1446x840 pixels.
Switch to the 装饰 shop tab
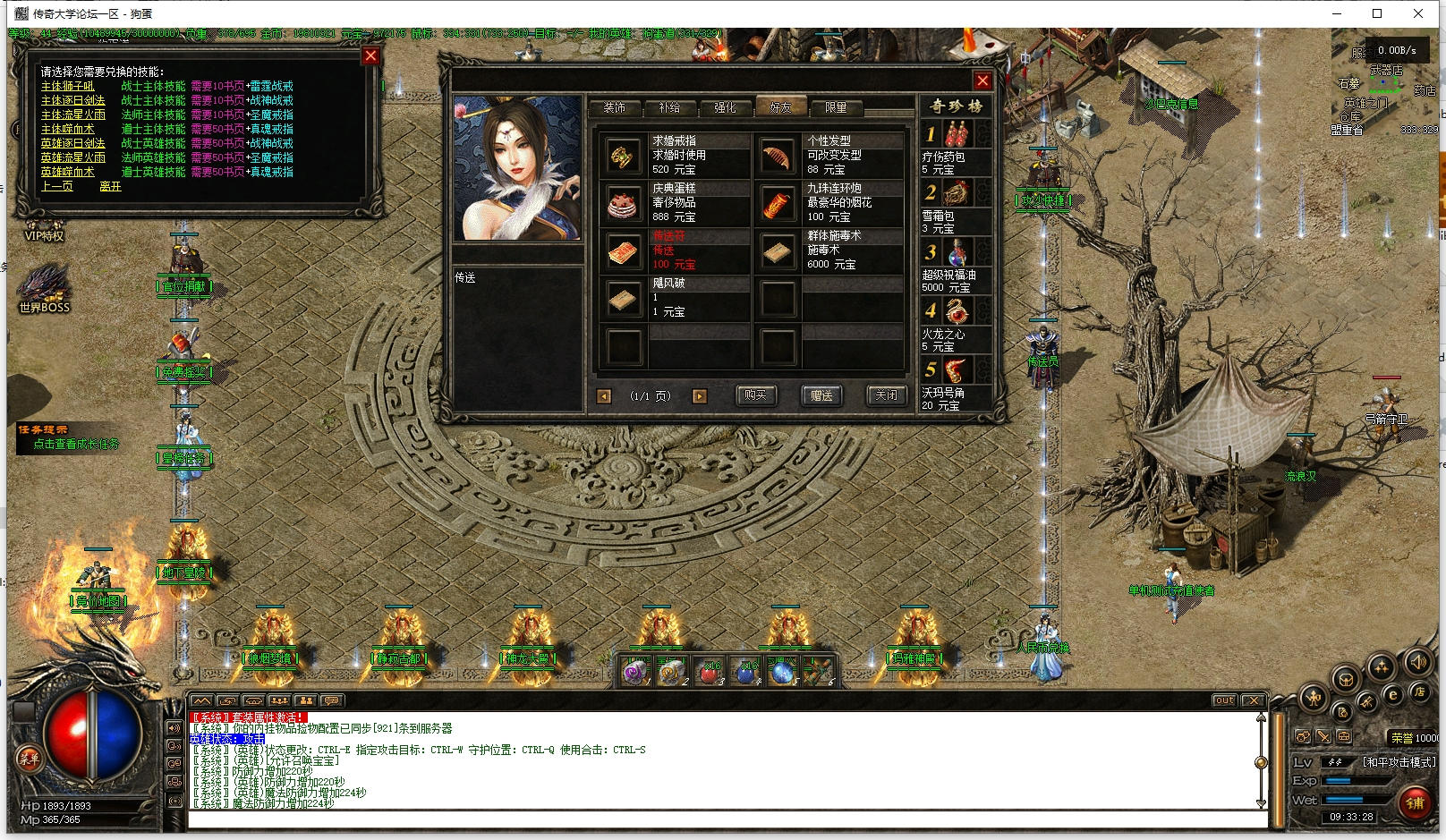pyautogui.click(x=615, y=107)
